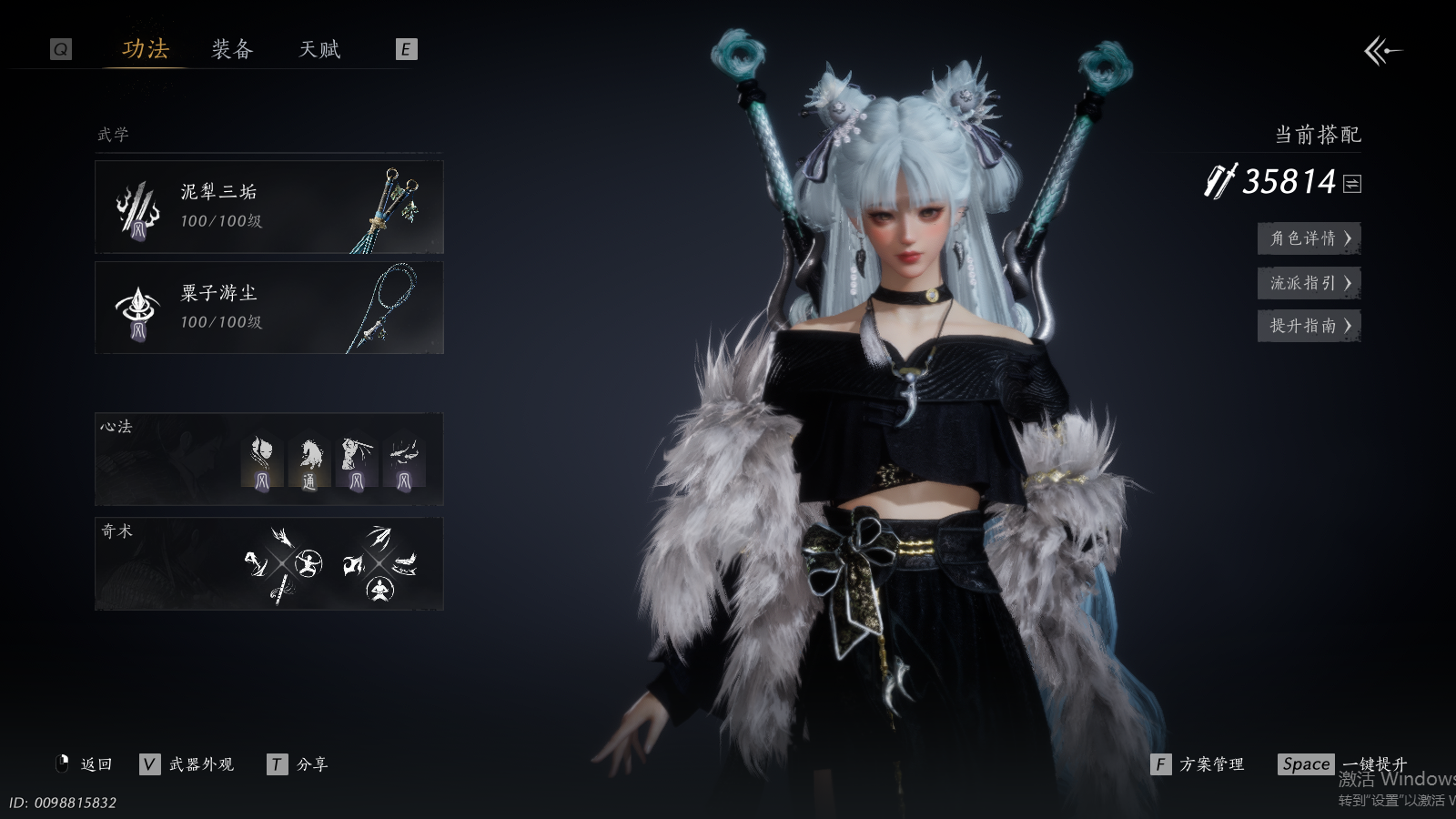Open the 天赋 tab
Viewport: 1456px width, 819px height.
click(319, 49)
